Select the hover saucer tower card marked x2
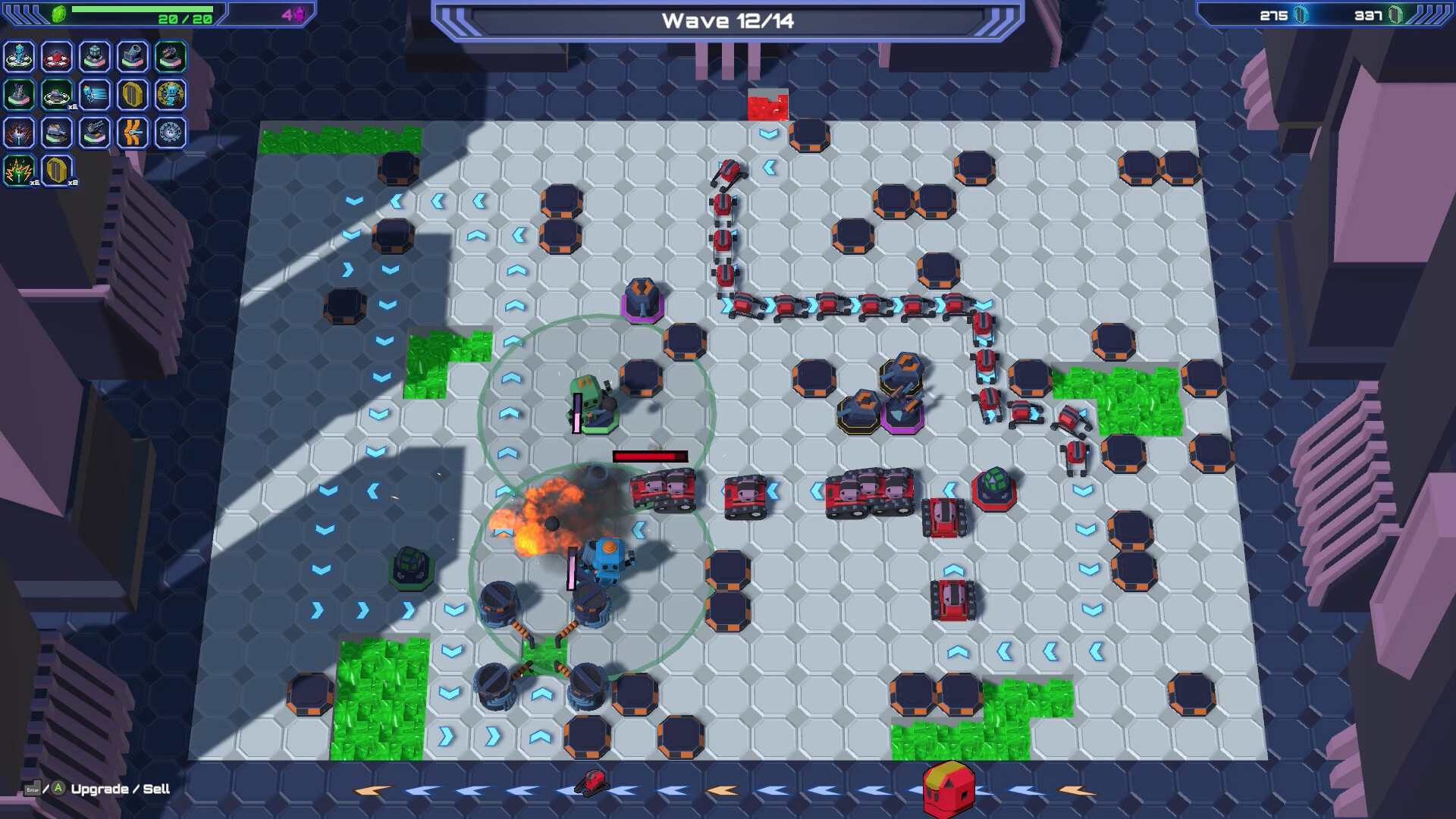This screenshot has height=819, width=1456. (56, 96)
